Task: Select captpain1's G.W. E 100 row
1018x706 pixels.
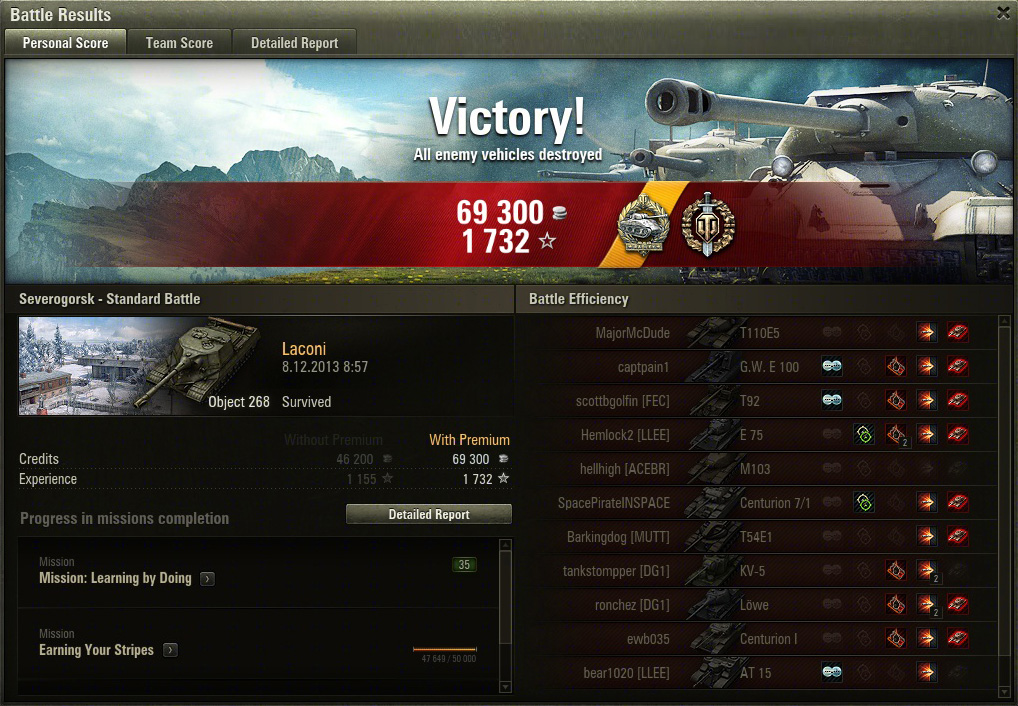Action: 760,367
